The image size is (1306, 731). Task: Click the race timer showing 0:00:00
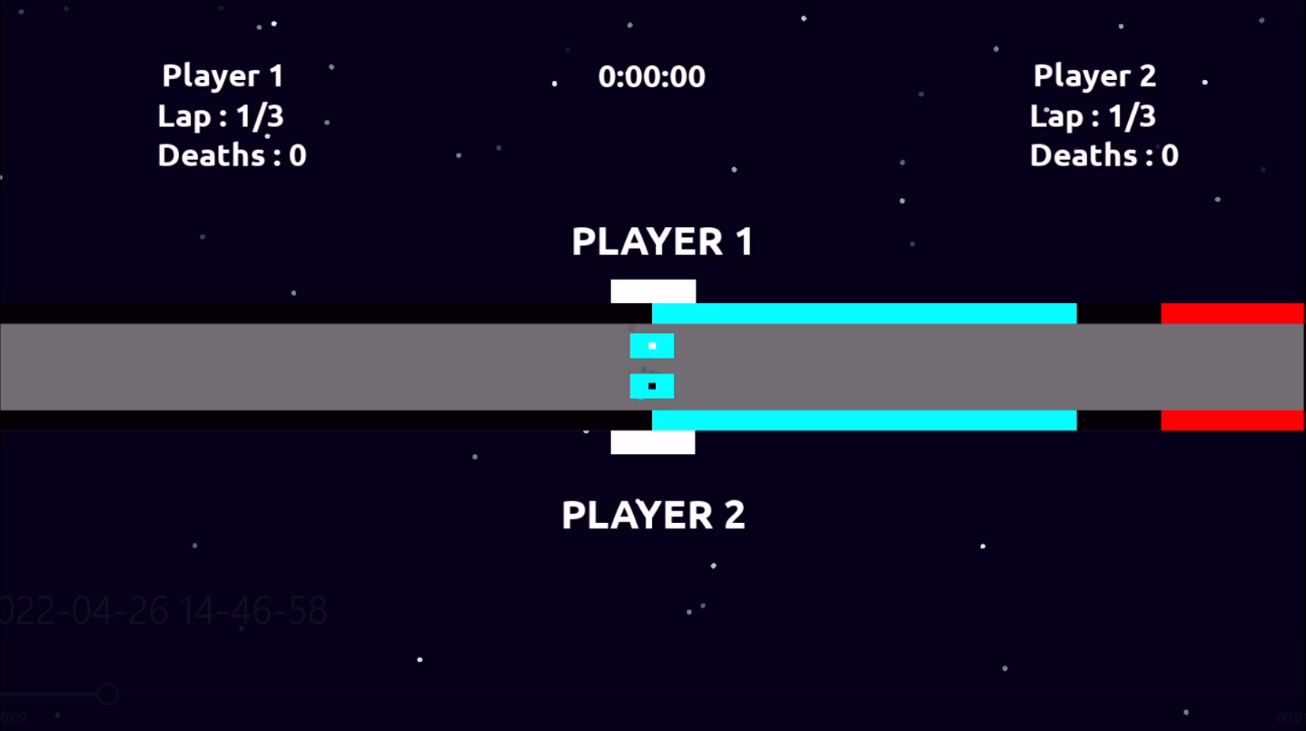pos(651,75)
